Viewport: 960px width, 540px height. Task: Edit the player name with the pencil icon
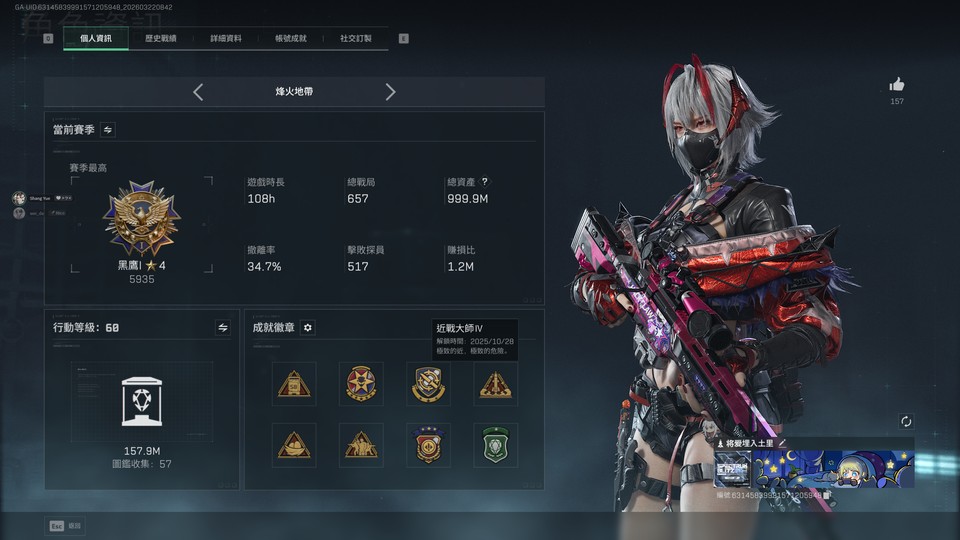783,443
